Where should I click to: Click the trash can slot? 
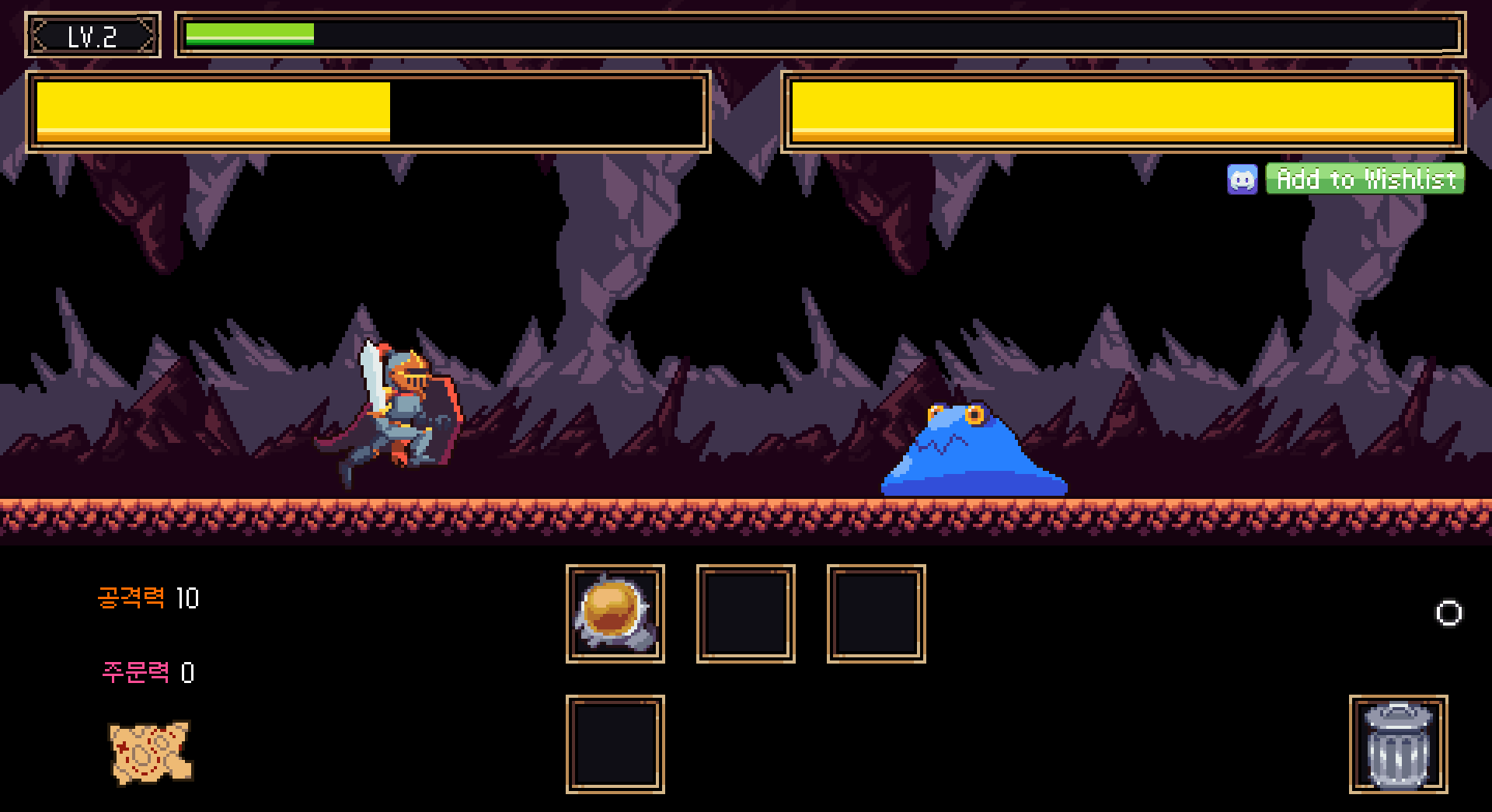(1398, 744)
